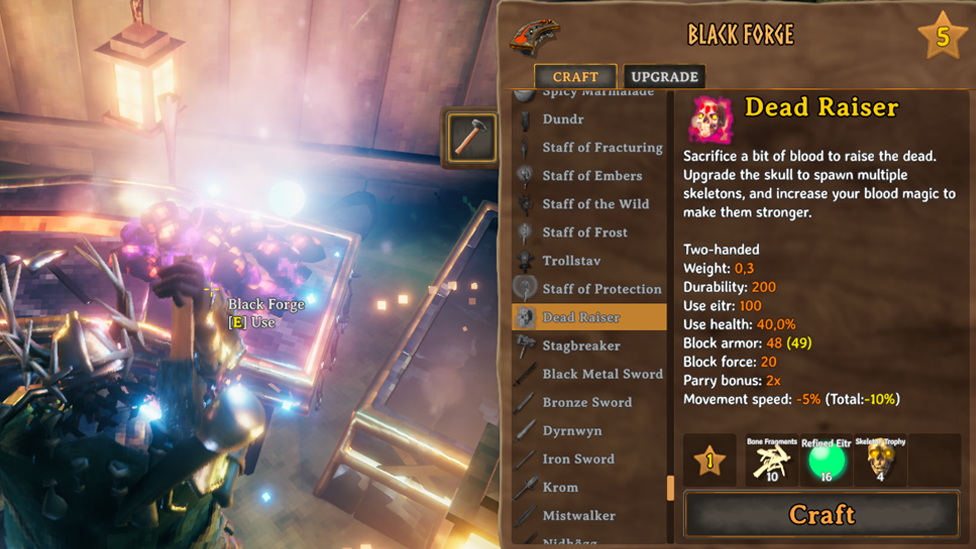Select Staff of the Wild recipe
Viewport: 976px width, 549px height.
click(x=595, y=204)
